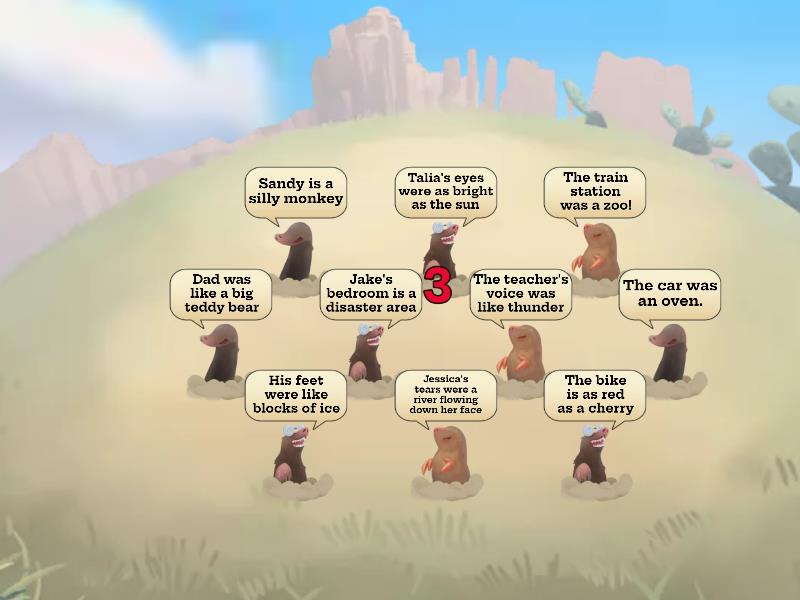
Task: Select "Talia's eyes were as bright as the sun"
Action: [x=445, y=191]
